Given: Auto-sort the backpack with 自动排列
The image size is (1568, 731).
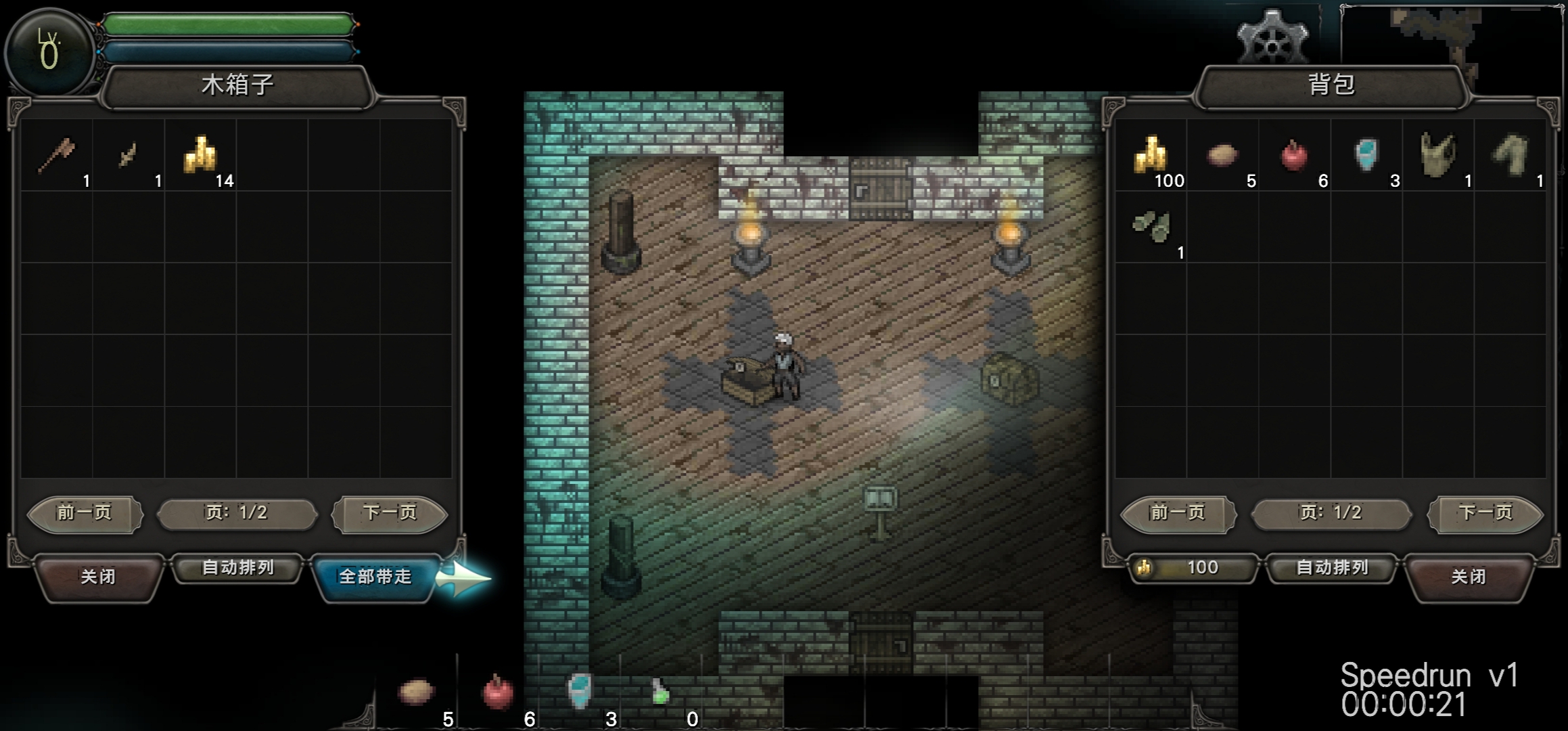Looking at the screenshot, I should (1331, 567).
